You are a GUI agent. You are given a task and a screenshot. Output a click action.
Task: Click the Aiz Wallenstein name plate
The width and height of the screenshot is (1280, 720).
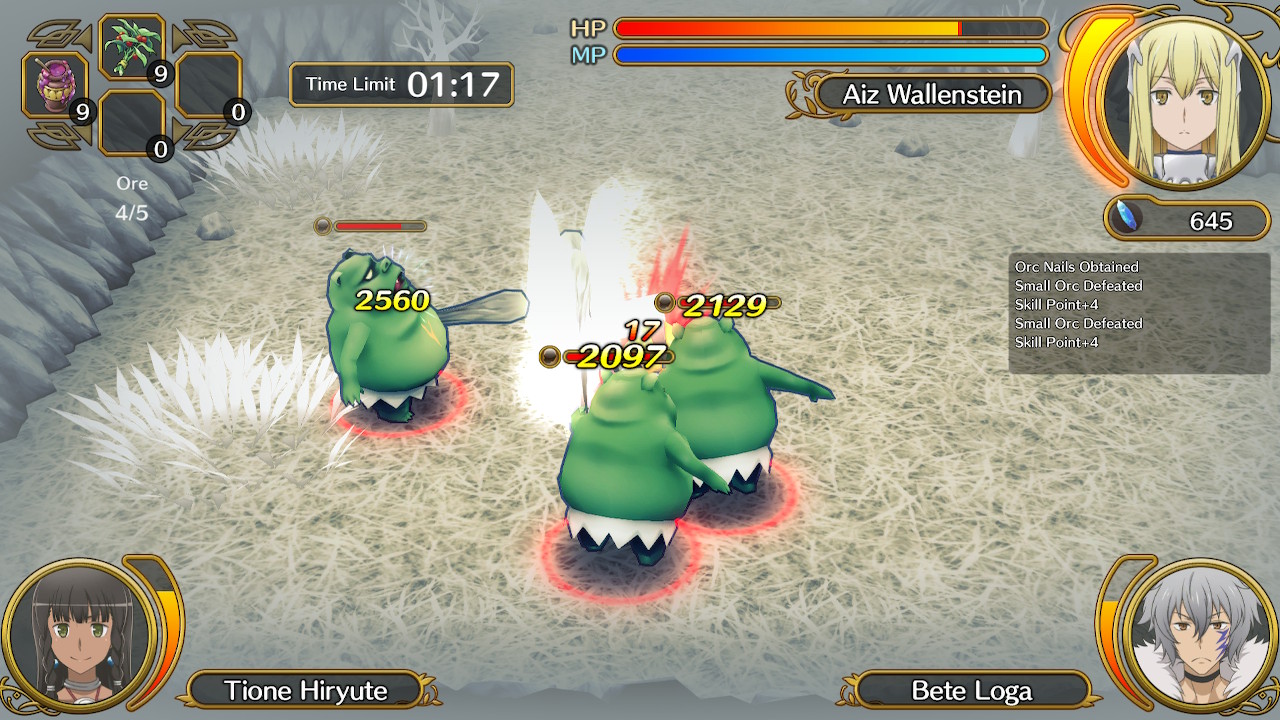(931, 95)
